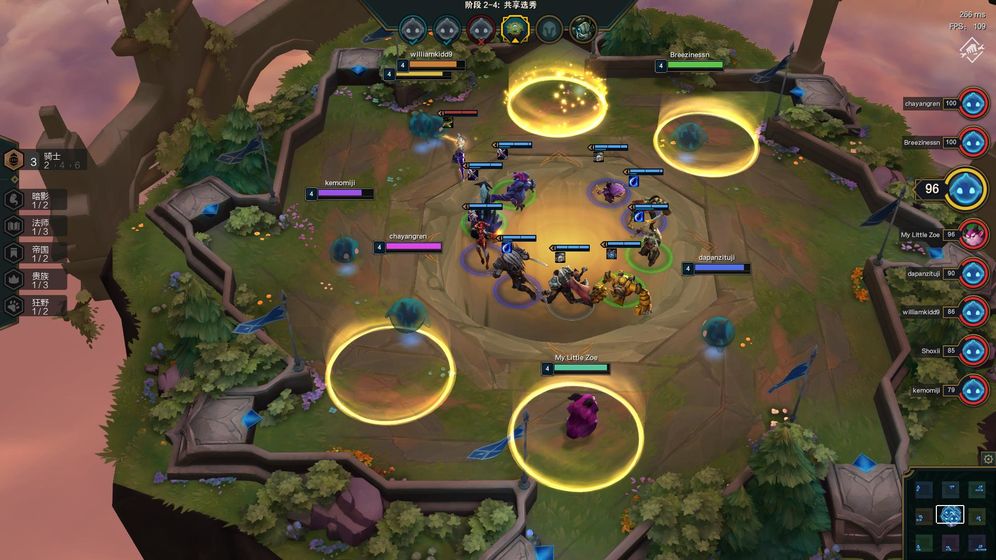View chayangren's board from scoreboard
996x560 pixels.
pyautogui.click(x=973, y=105)
